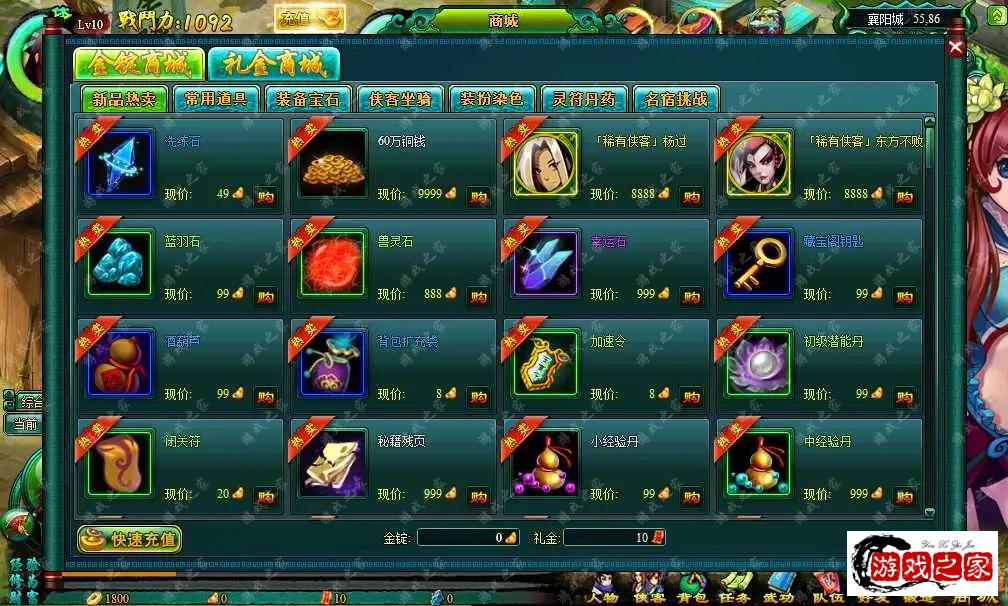Choose the 灵符丹药 category tab

pos(584,99)
